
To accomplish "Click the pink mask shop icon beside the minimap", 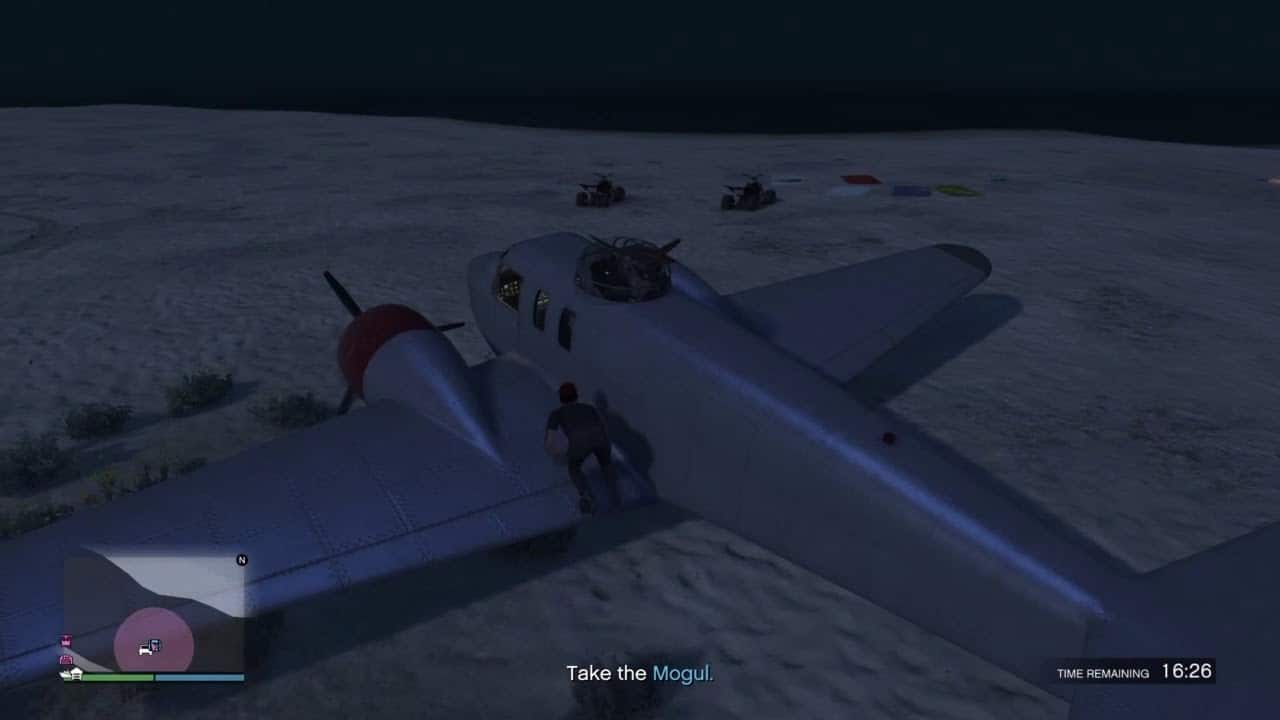I will 65,641.
